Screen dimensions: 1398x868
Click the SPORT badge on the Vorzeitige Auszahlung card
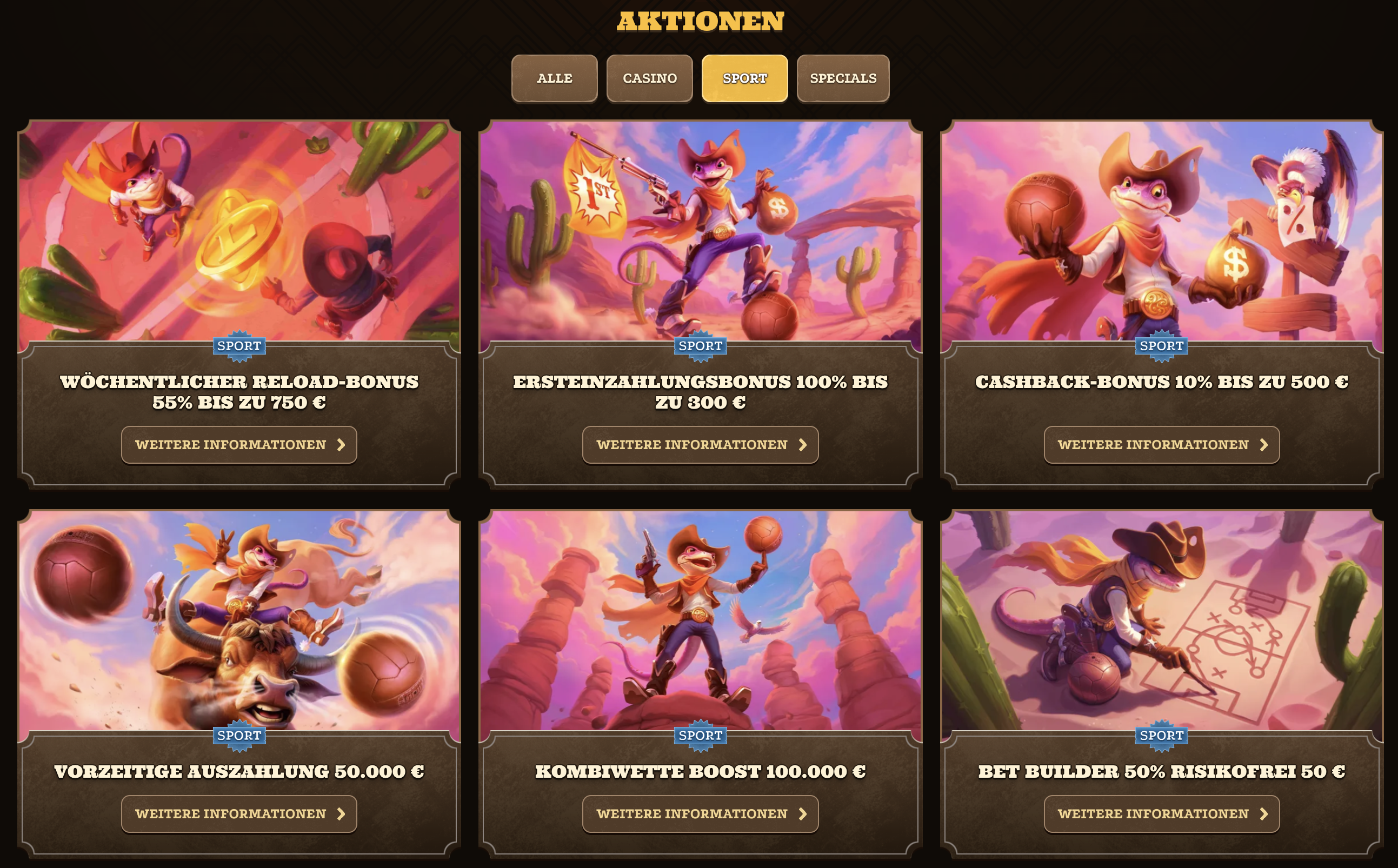coord(239,736)
